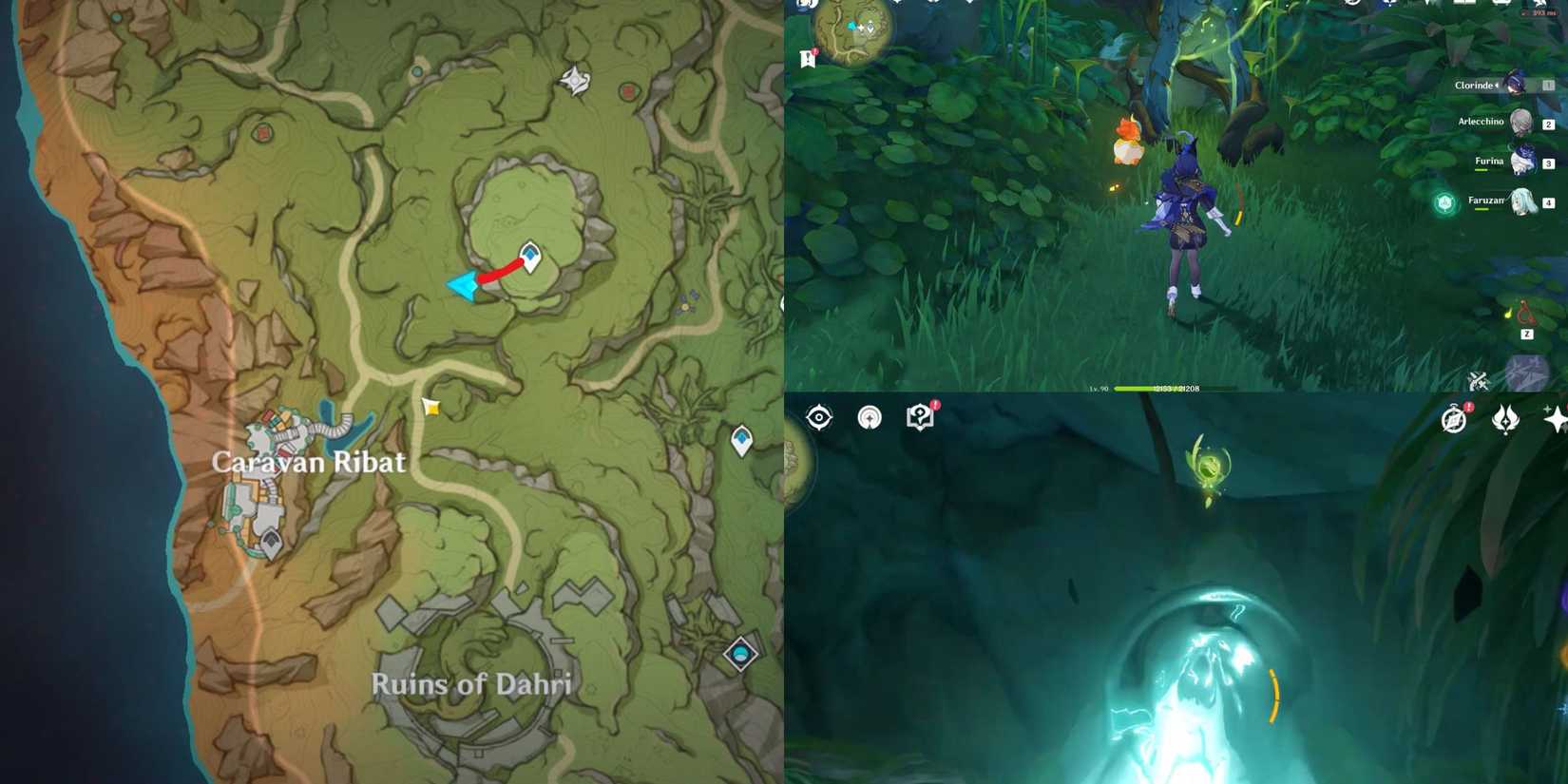Screen dimensions: 1568x784
Task: Open the quest bookmark with red notification badge
Action: [x=809, y=57]
